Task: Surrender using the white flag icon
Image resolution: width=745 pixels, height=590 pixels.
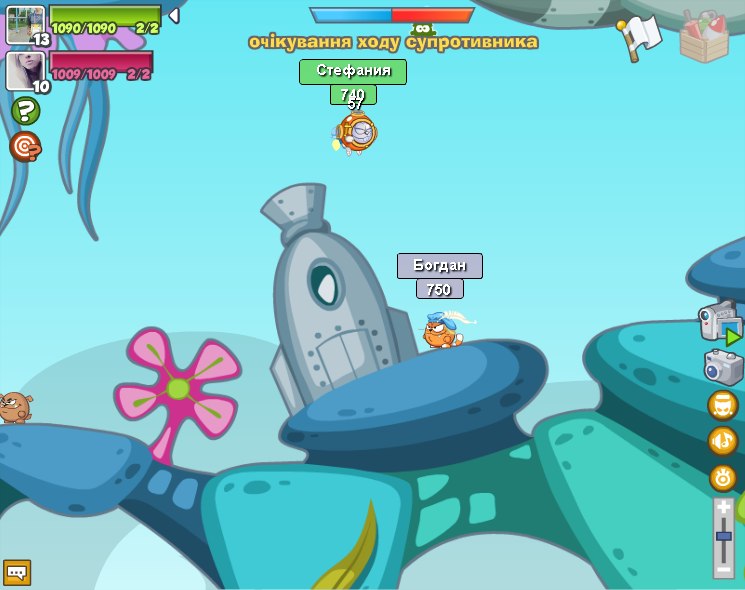Action: tap(639, 37)
